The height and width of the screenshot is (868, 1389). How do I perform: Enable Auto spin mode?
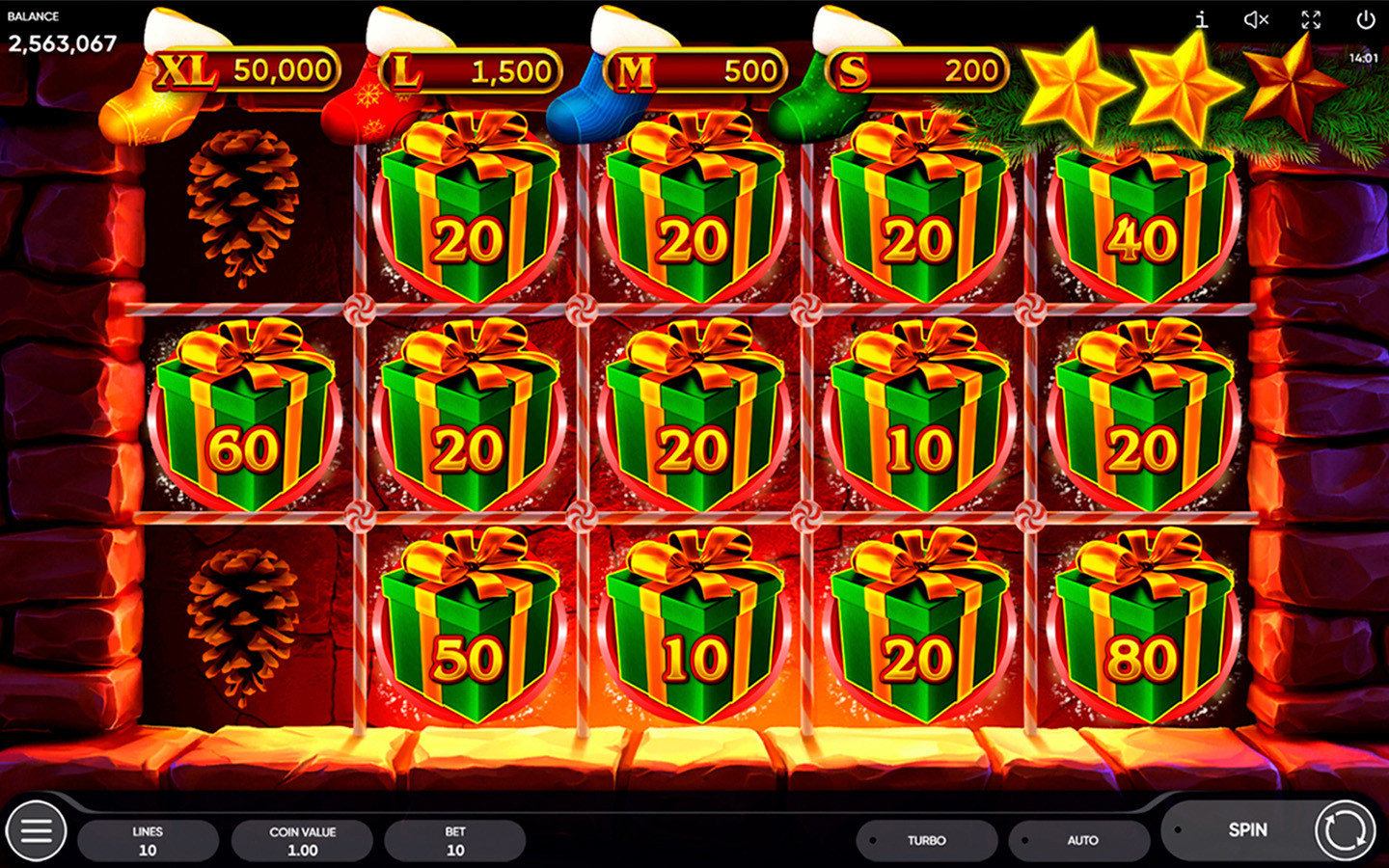point(1080,839)
